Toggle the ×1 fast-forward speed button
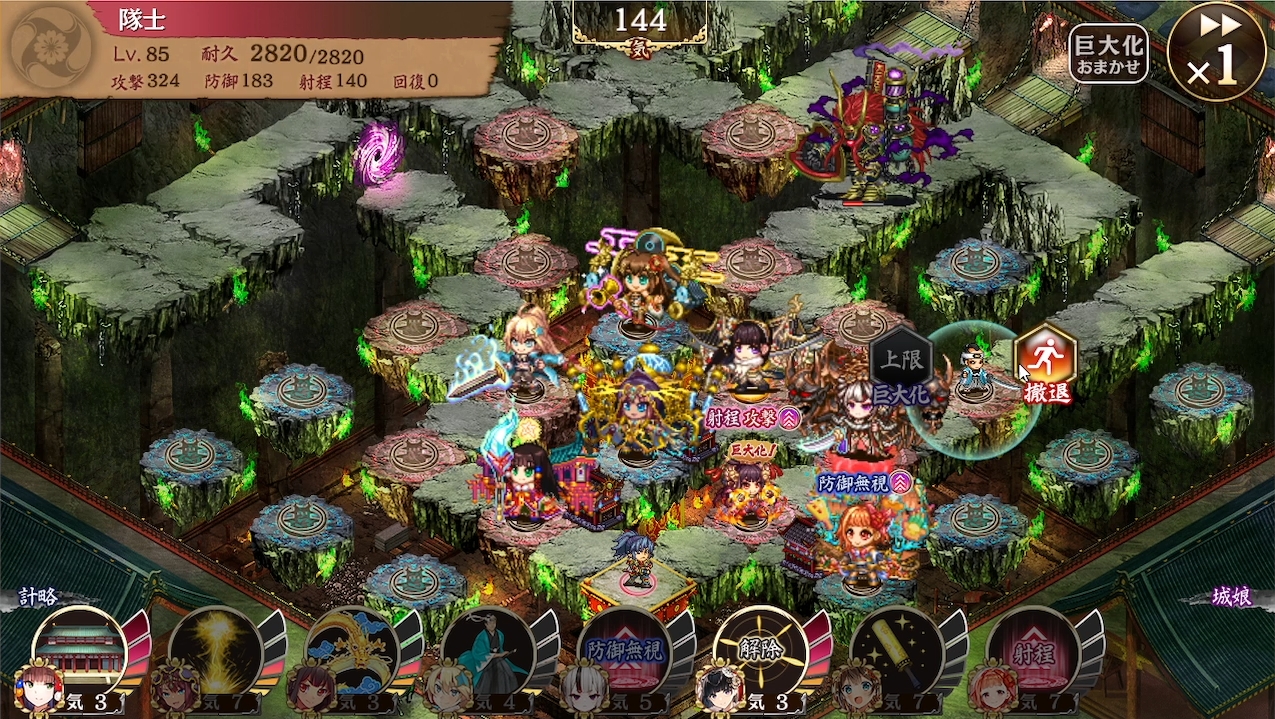The height and width of the screenshot is (719, 1275). (1215, 52)
